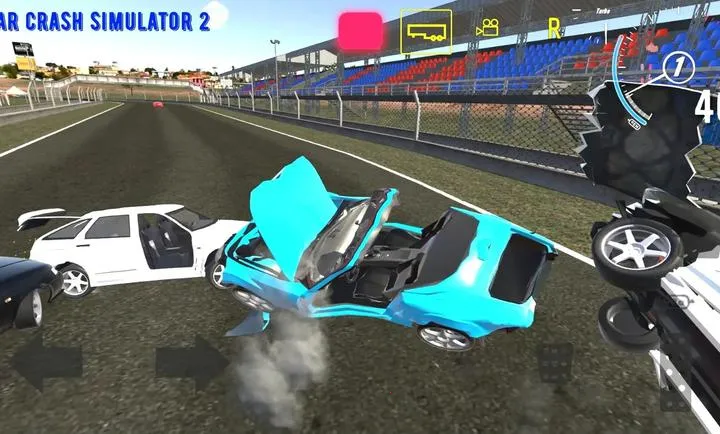Toggle the yellow trailer icon
Viewport: 720px width, 434px height.
click(x=426, y=32)
